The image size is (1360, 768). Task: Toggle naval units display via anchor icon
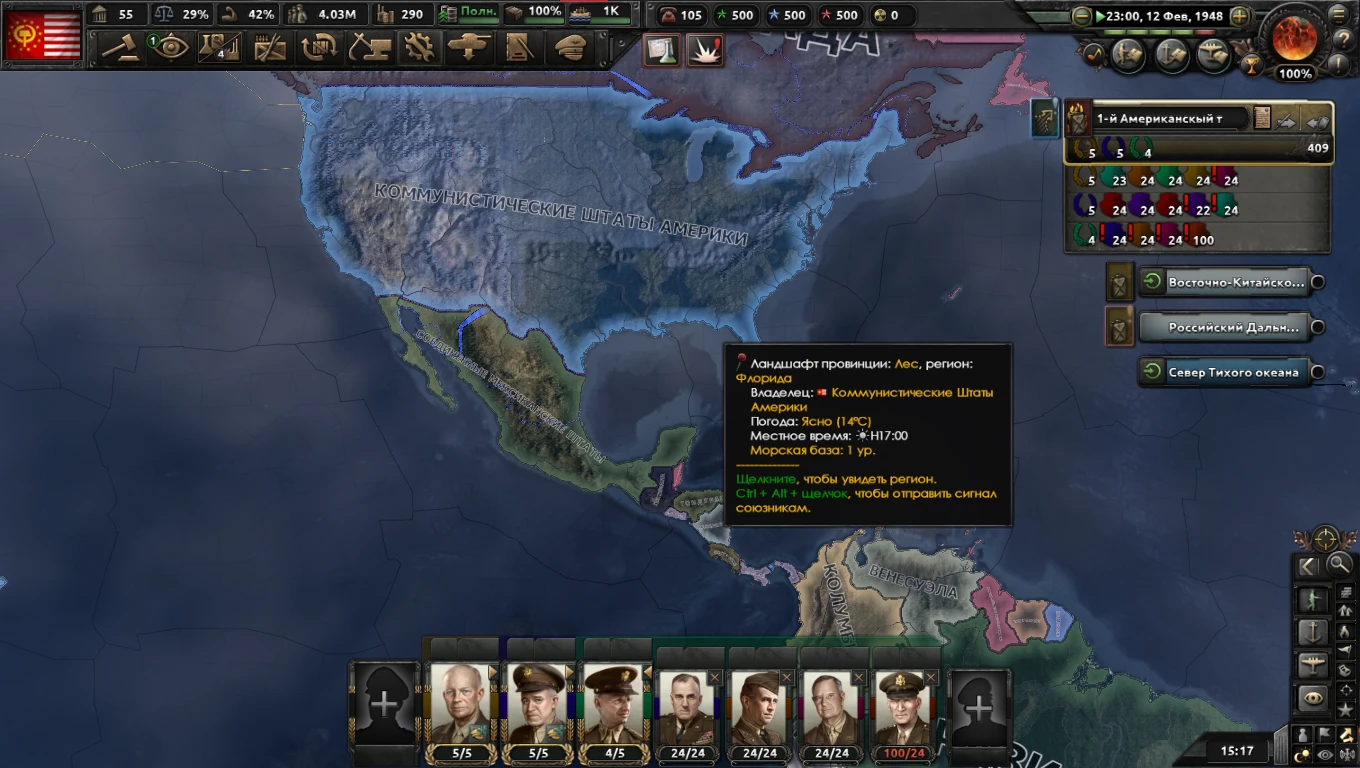1313,631
